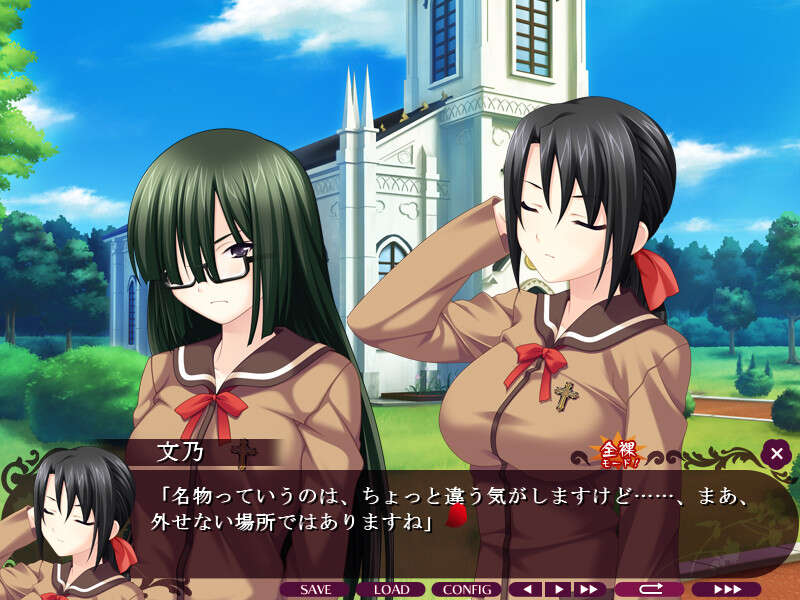Image resolution: width=800 pixels, height=600 pixels.
Task: Open the CONFIG settings
Action: click(466, 590)
